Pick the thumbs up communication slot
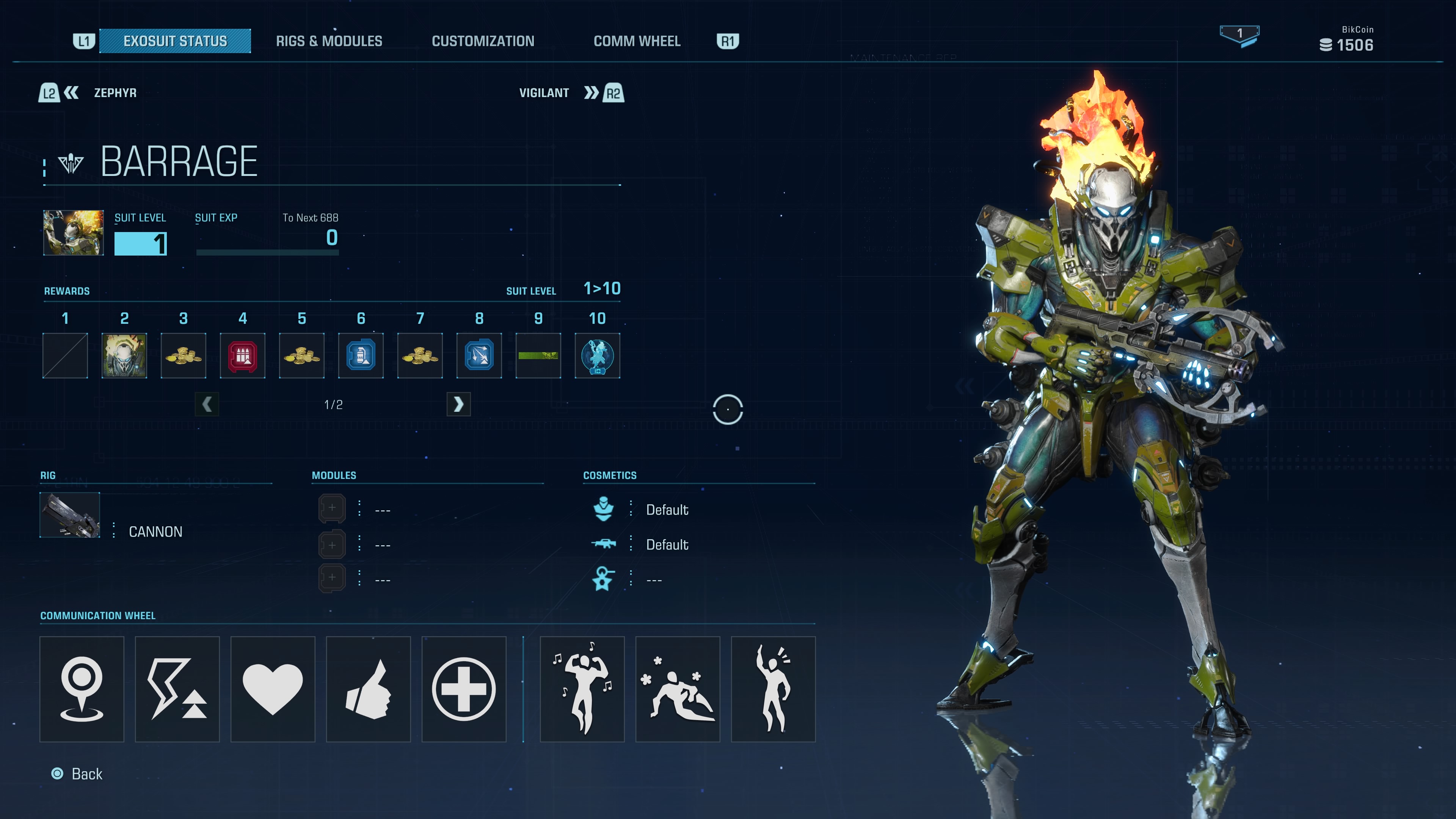This screenshot has width=1456, height=819. point(369,689)
